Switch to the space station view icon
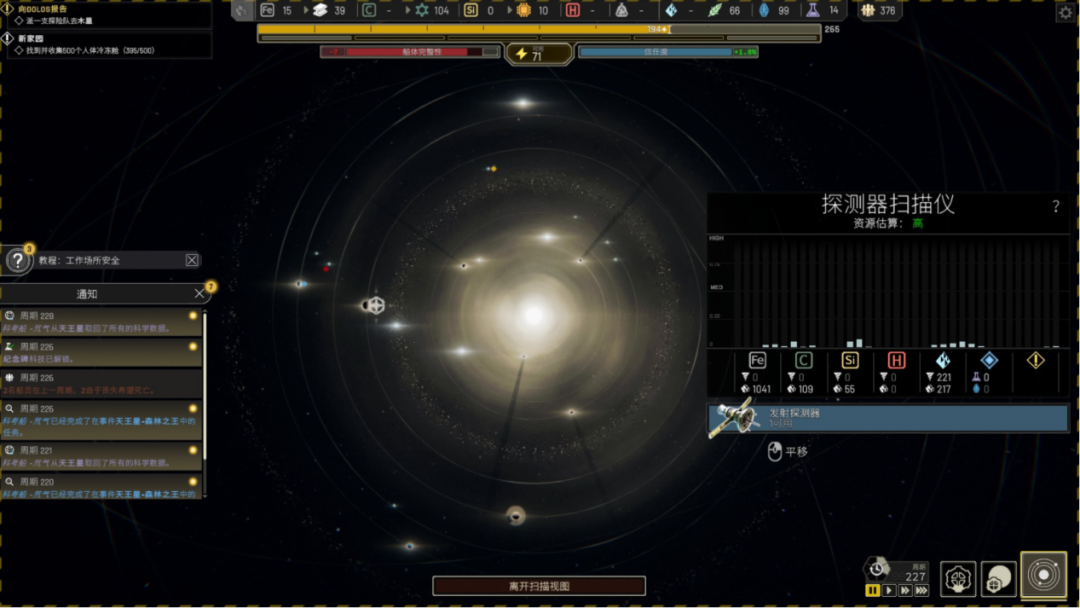1080x608 pixels. (x=958, y=577)
